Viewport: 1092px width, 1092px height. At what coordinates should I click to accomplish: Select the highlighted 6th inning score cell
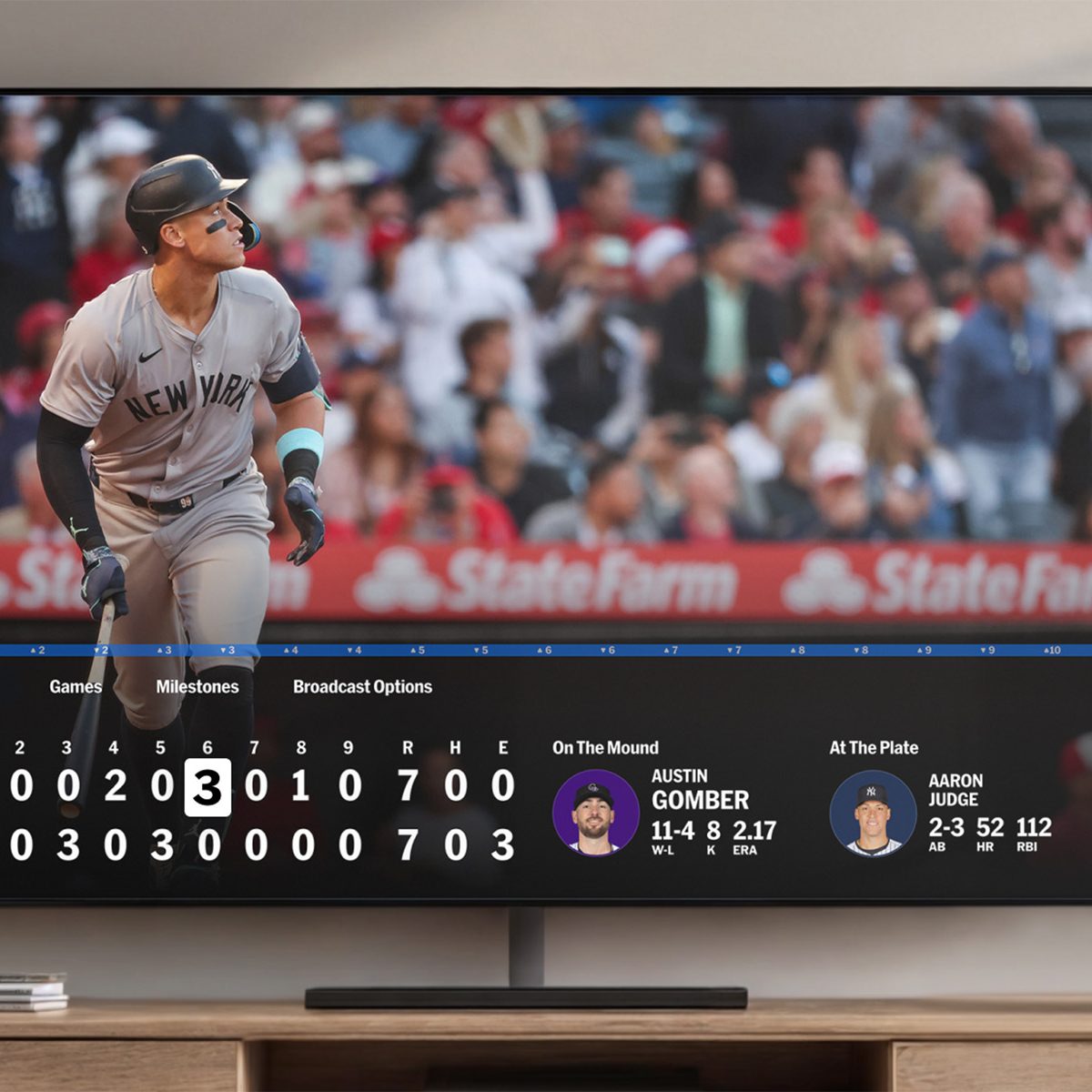[207, 787]
